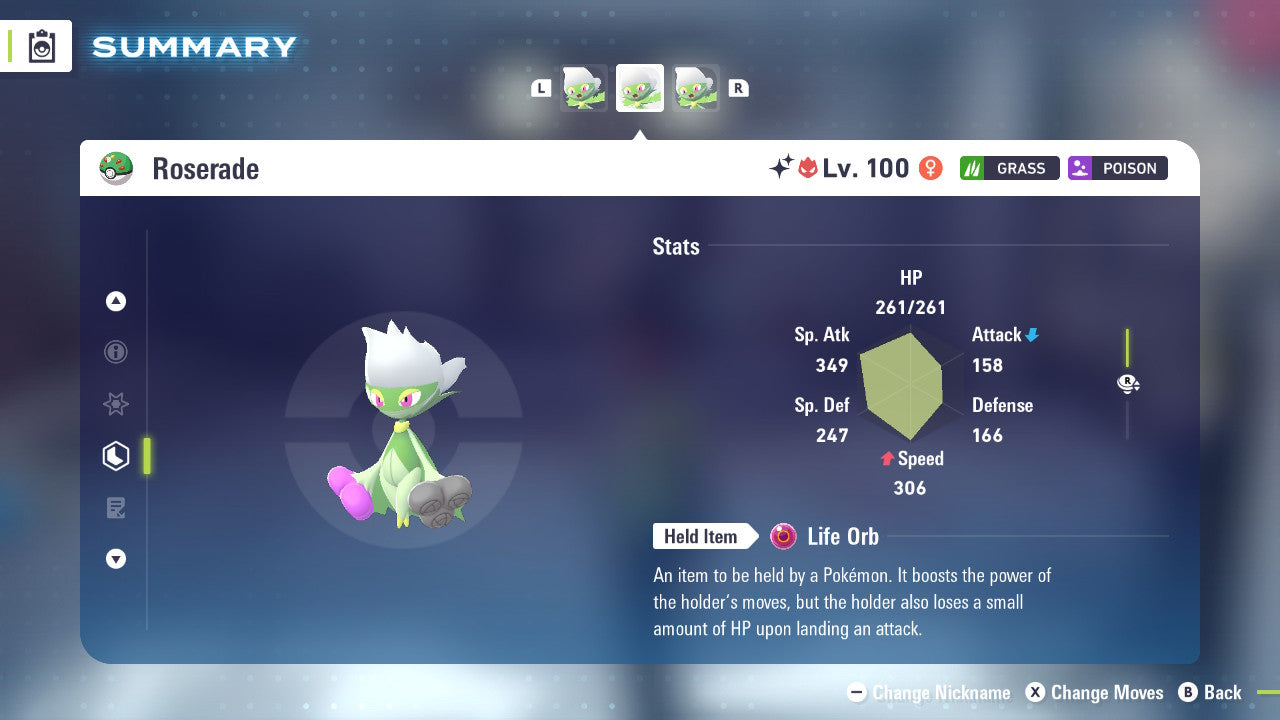Click the up arrow to switch summary page
The width and height of the screenshot is (1280, 720).
pos(116,301)
